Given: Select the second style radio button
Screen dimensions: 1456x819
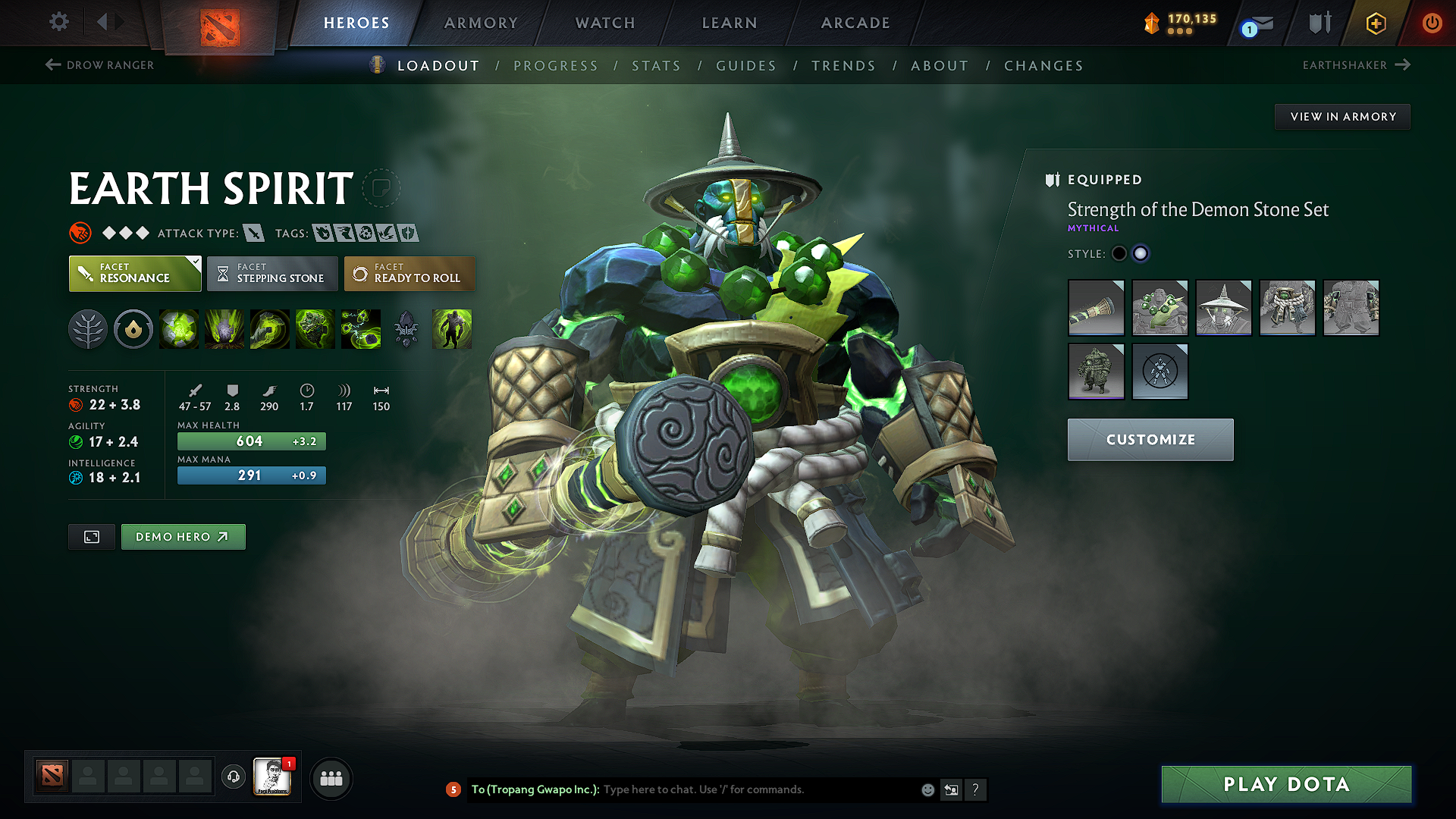Looking at the screenshot, I should click(1141, 254).
